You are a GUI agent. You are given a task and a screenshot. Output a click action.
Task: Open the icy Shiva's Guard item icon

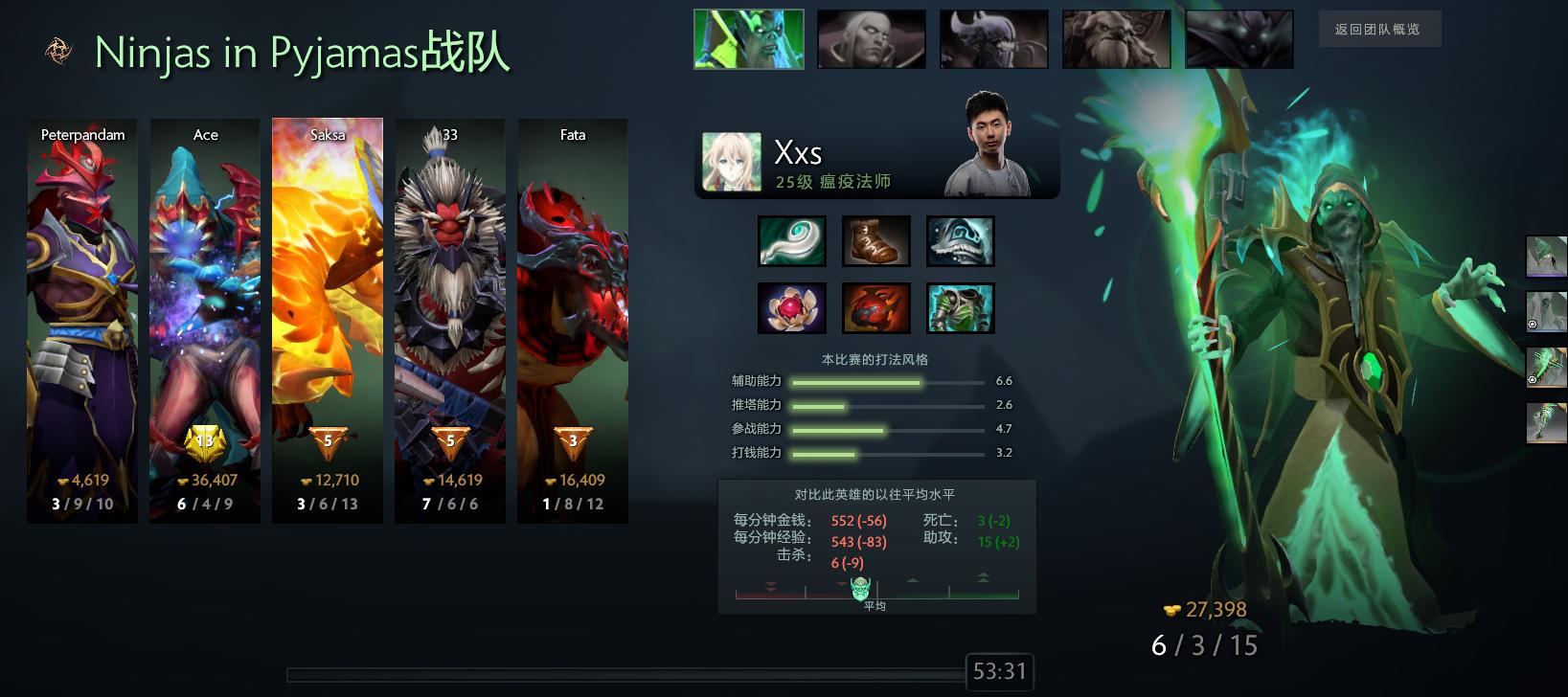[x=961, y=240]
